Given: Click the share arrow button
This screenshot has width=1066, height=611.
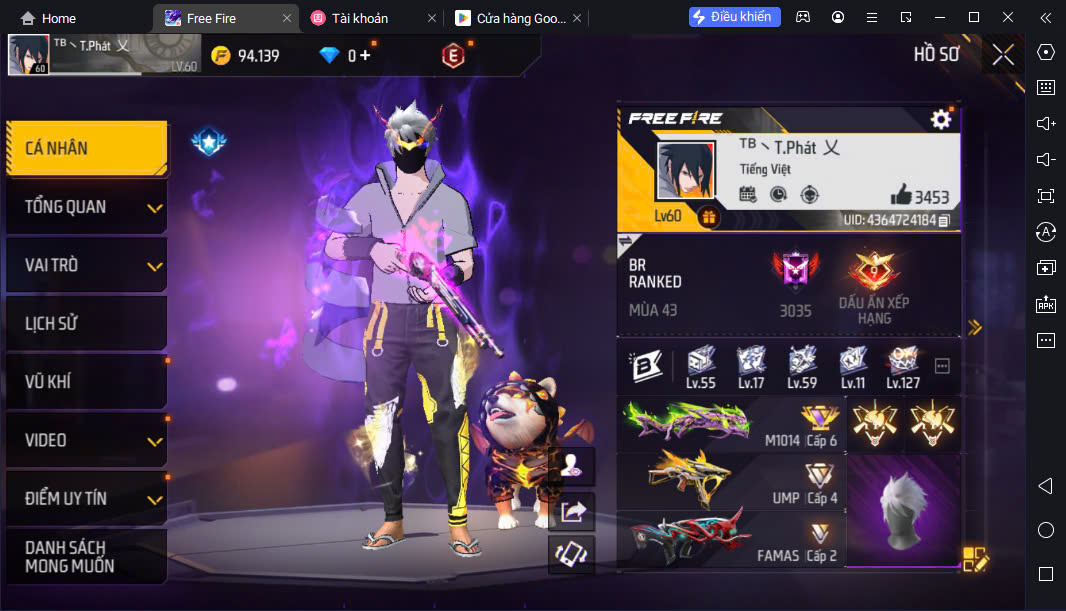Looking at the screenshot, I should pos(573,512).
